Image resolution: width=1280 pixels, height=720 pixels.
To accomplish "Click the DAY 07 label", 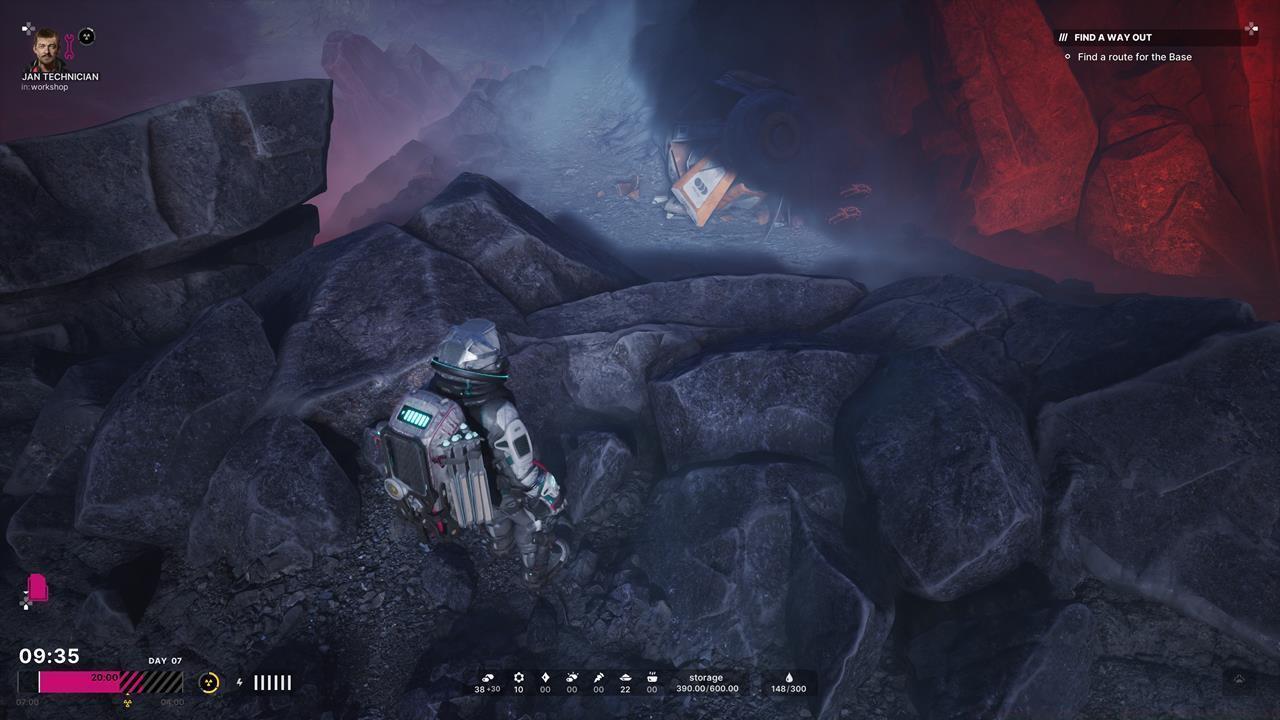I will point(164,661).
